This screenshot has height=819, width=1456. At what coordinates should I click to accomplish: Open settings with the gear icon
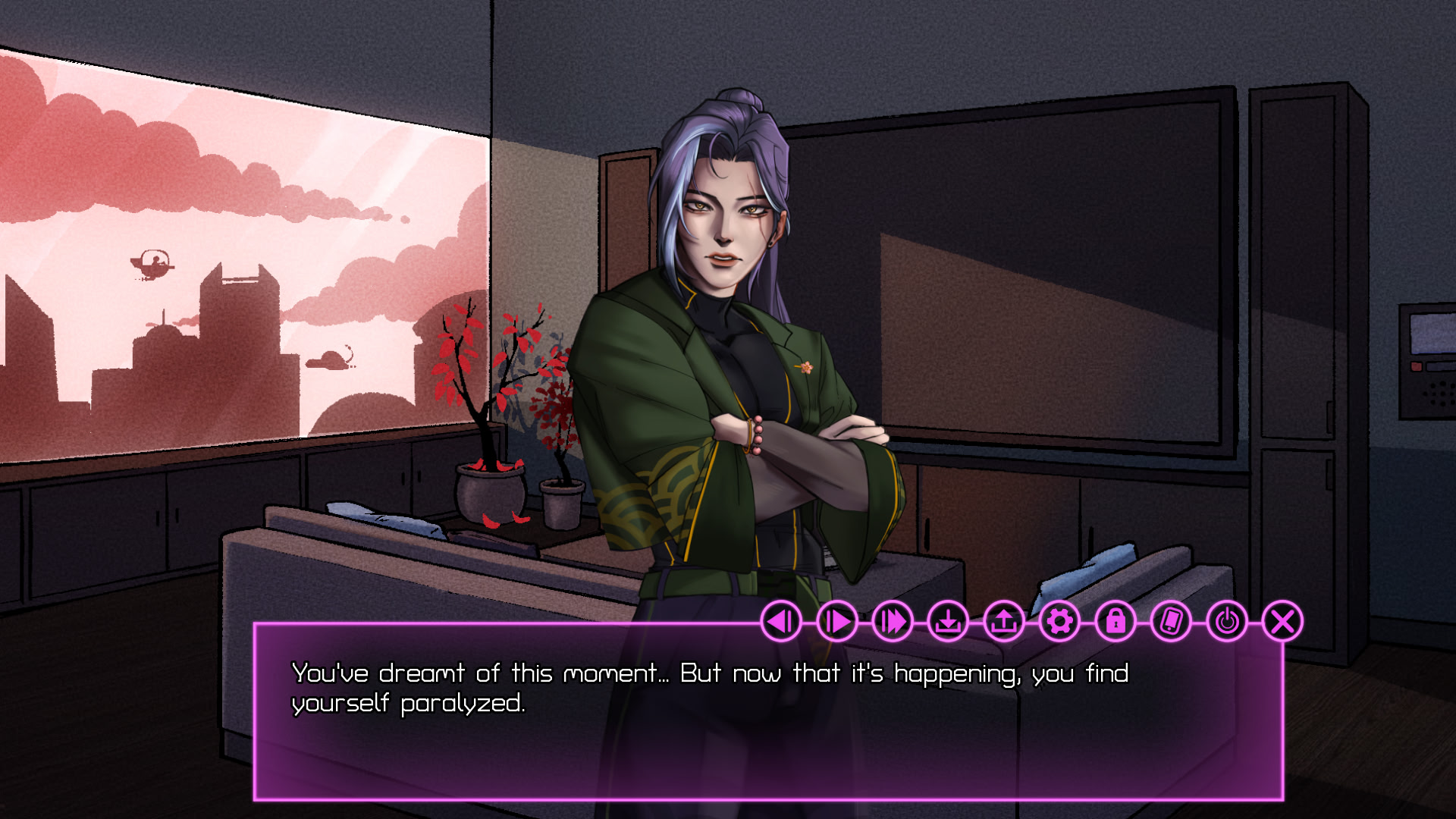click(x=1060, y=622)
